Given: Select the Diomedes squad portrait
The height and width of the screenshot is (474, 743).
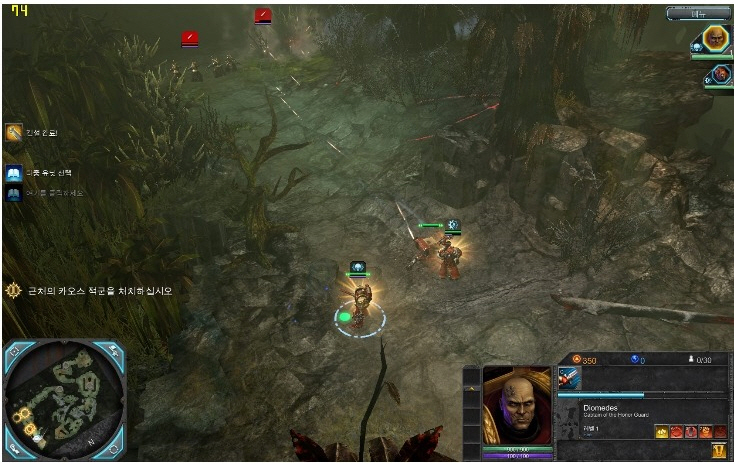Looking at the screenshot, I should (715, 40).
